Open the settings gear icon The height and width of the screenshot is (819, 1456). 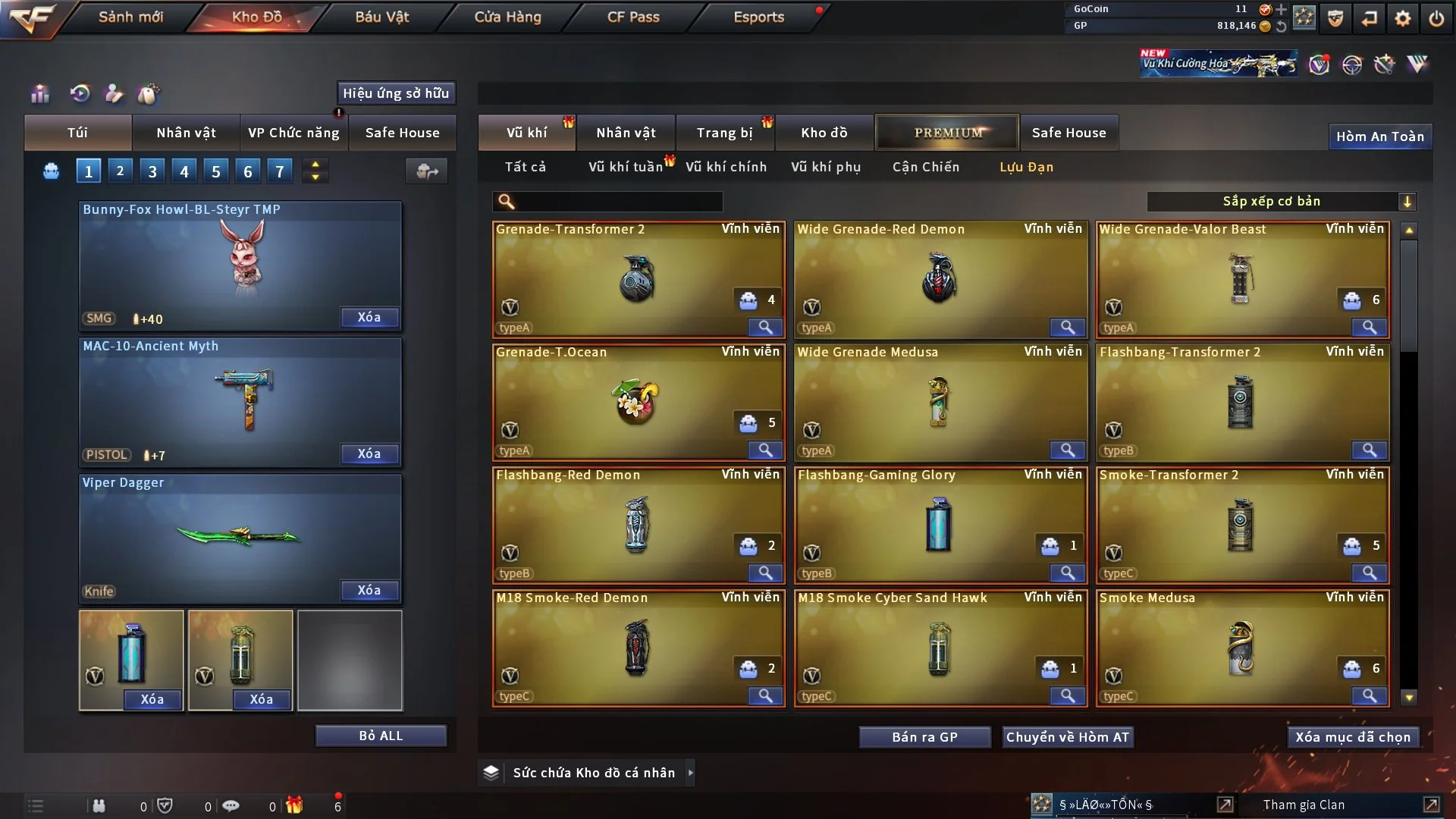(1403, 18)
